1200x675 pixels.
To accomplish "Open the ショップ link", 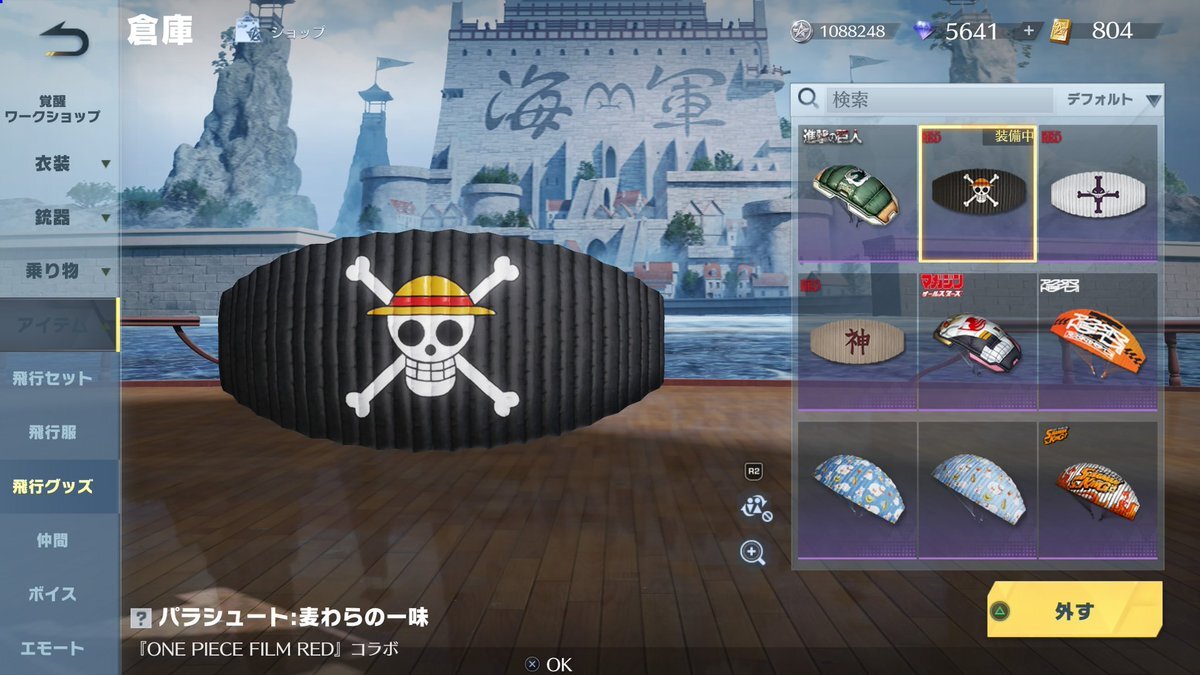I will [282, 32].
